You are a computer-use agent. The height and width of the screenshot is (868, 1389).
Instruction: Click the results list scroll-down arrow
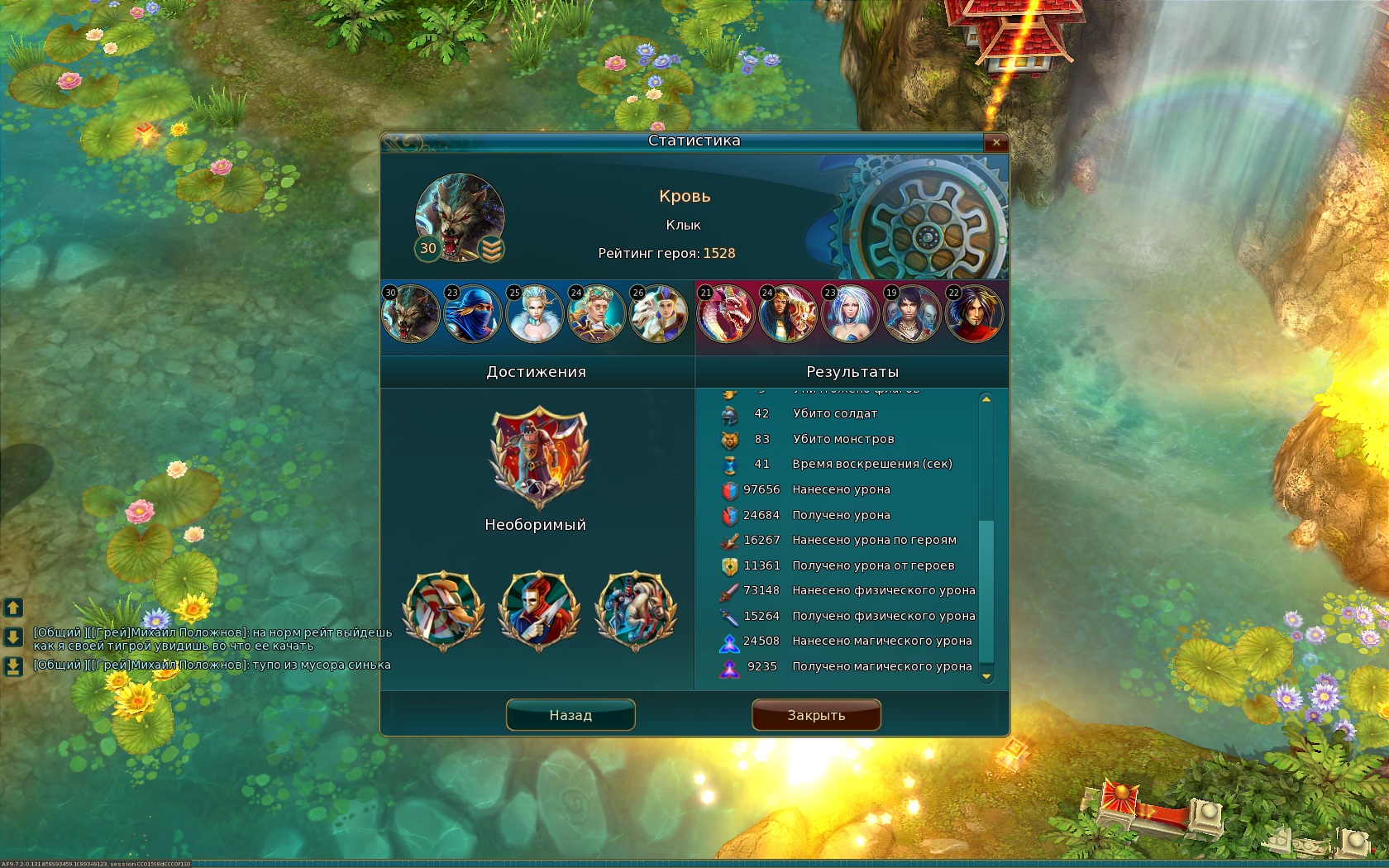986,676
